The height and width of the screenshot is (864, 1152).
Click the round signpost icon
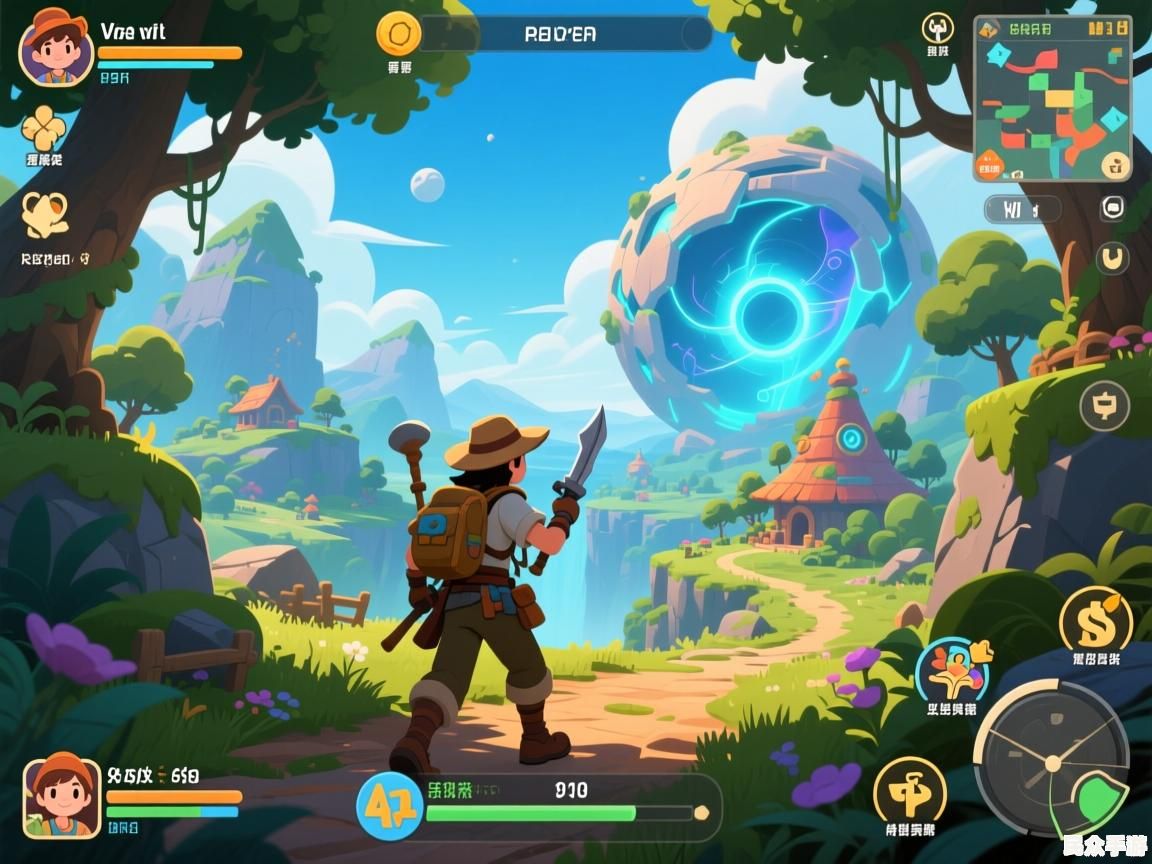click(1105, 406)
